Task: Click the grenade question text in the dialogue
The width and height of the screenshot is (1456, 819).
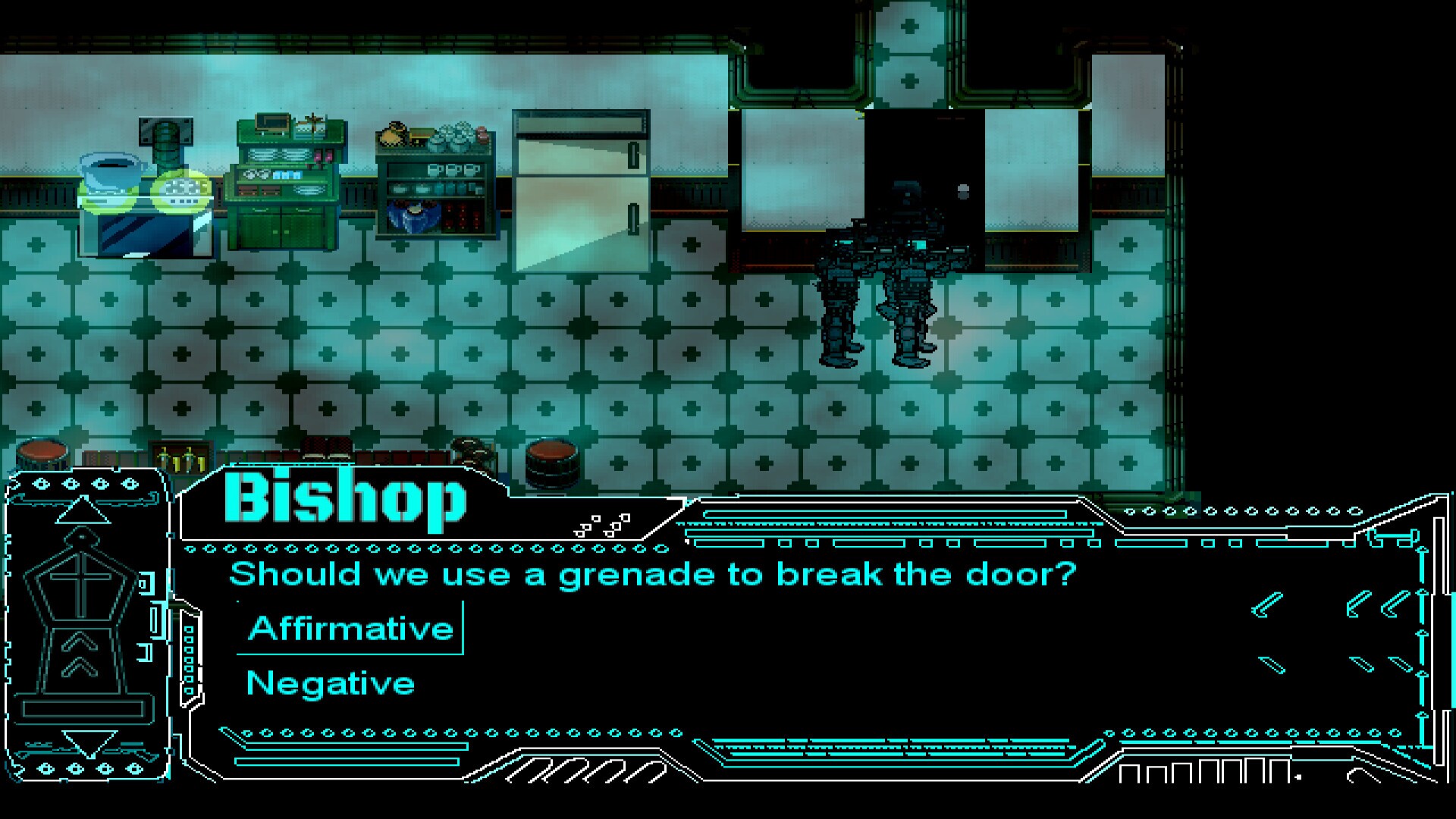Action: coord(652,574)
